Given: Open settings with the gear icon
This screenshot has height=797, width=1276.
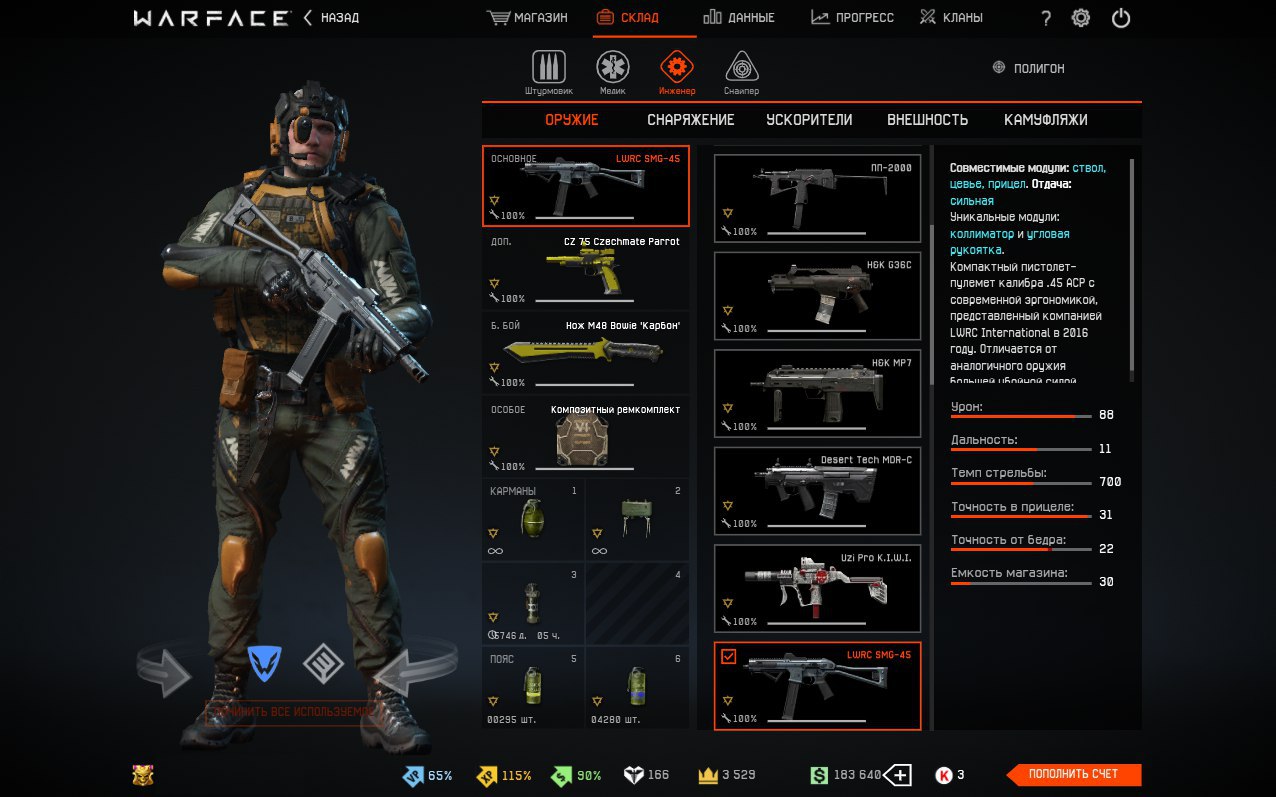Looking at the screenshot, I should (1081, 18).
